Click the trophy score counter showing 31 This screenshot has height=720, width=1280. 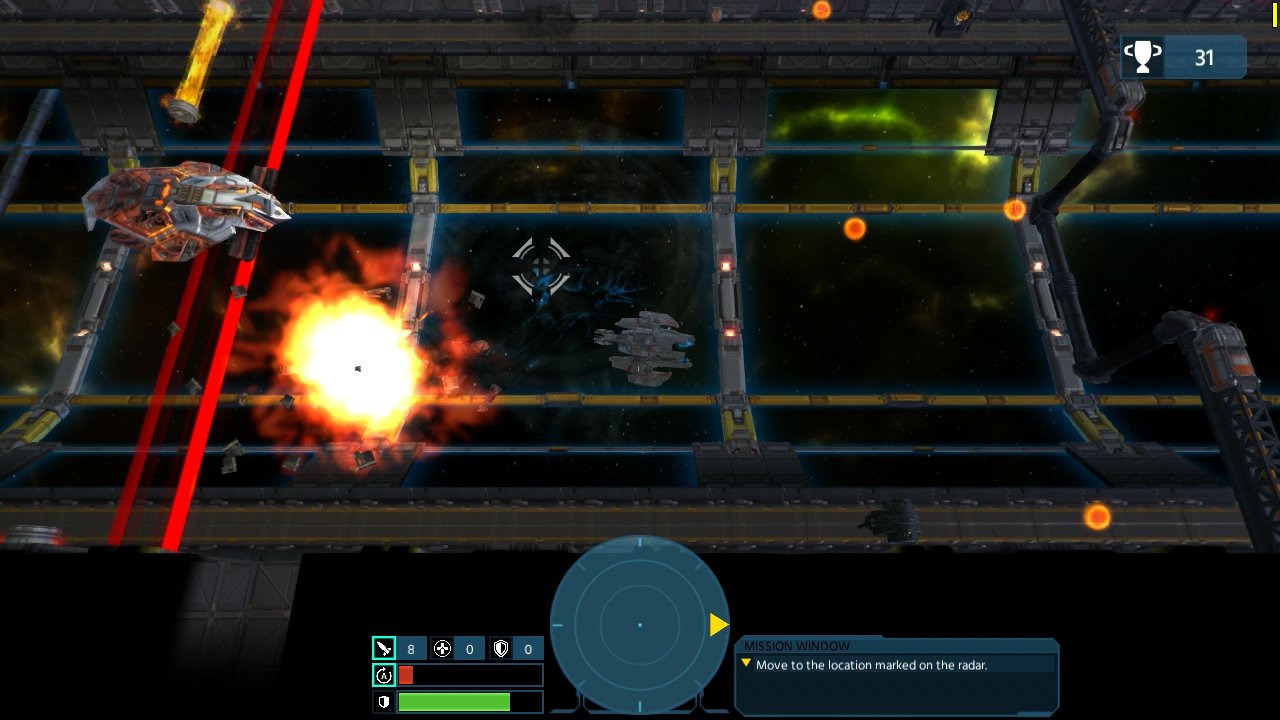click(x=1205, y=56)
